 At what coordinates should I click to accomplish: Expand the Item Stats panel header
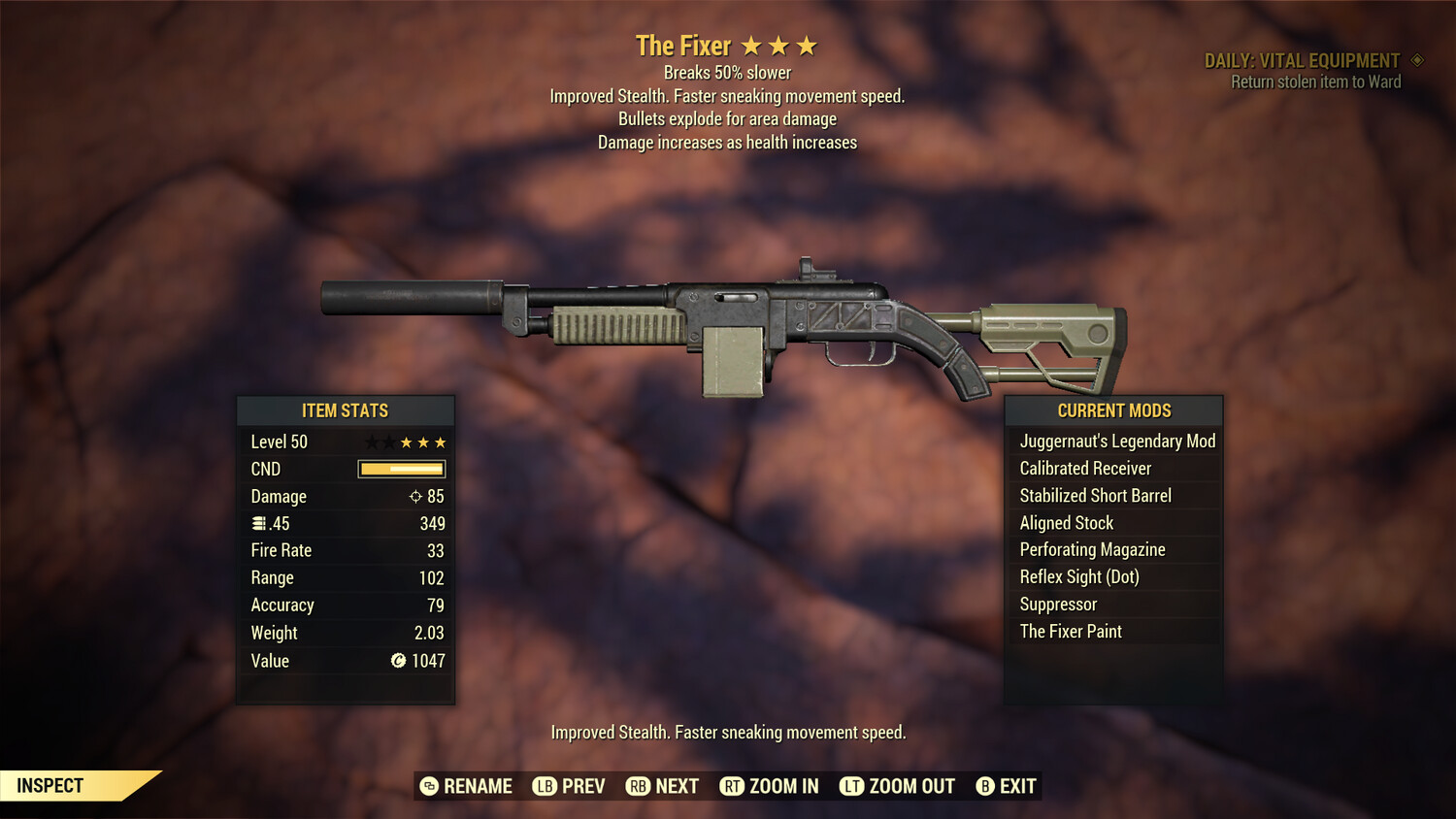tap(346, 410)
